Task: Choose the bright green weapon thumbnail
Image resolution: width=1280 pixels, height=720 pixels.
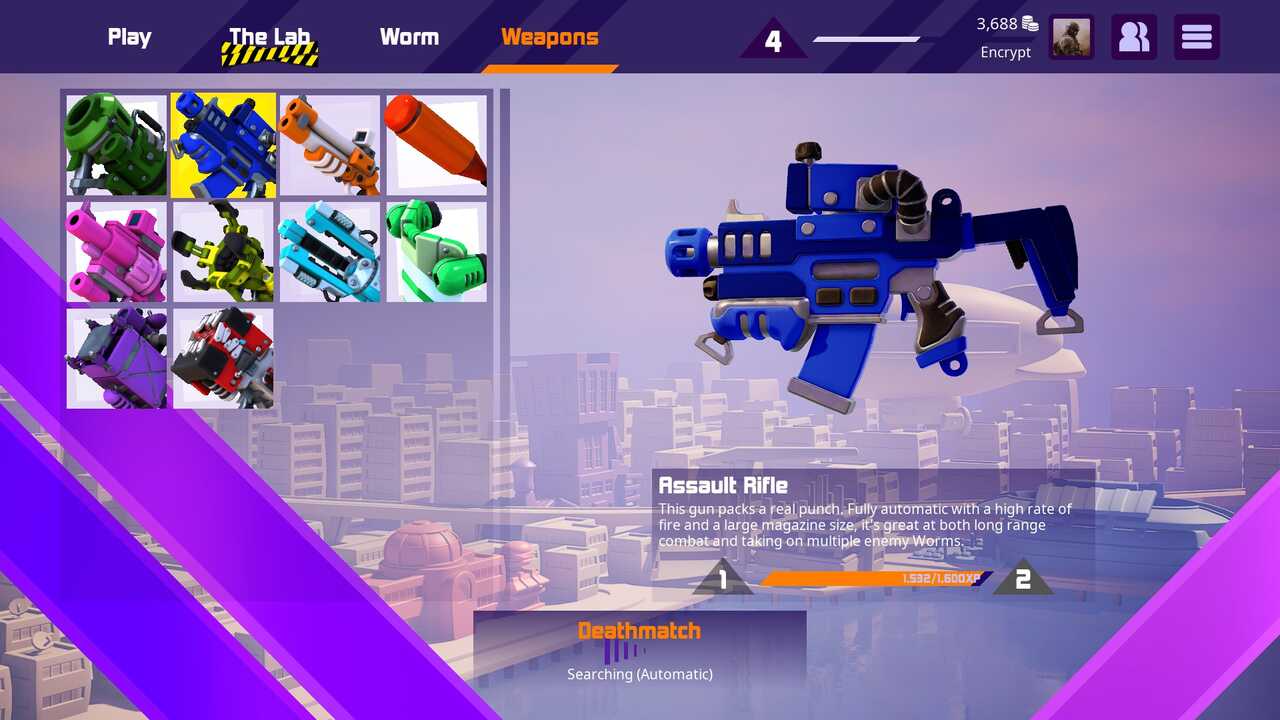Action: 436,252
